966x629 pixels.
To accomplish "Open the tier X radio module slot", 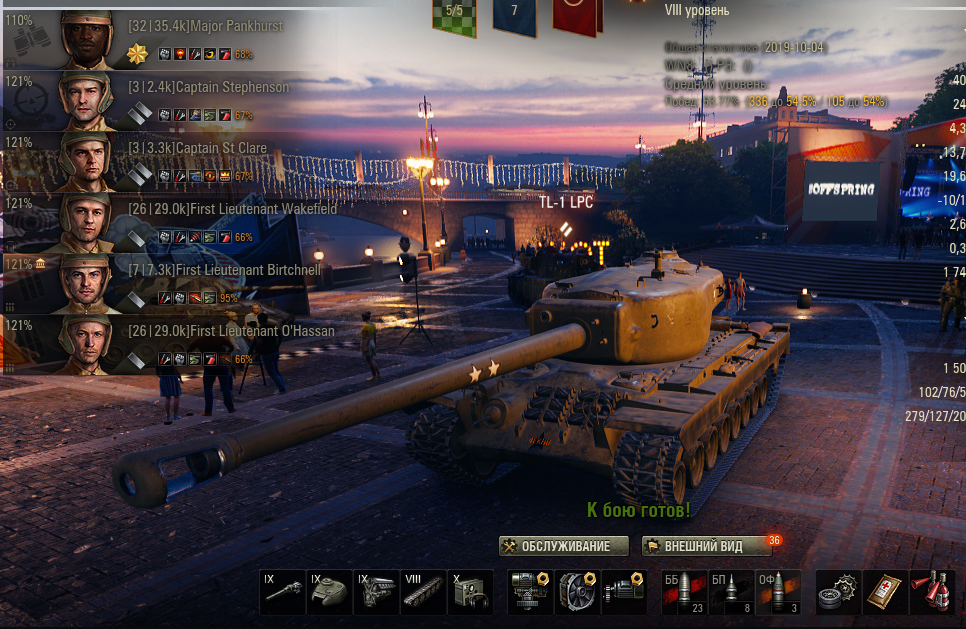I will pos(470,592).
